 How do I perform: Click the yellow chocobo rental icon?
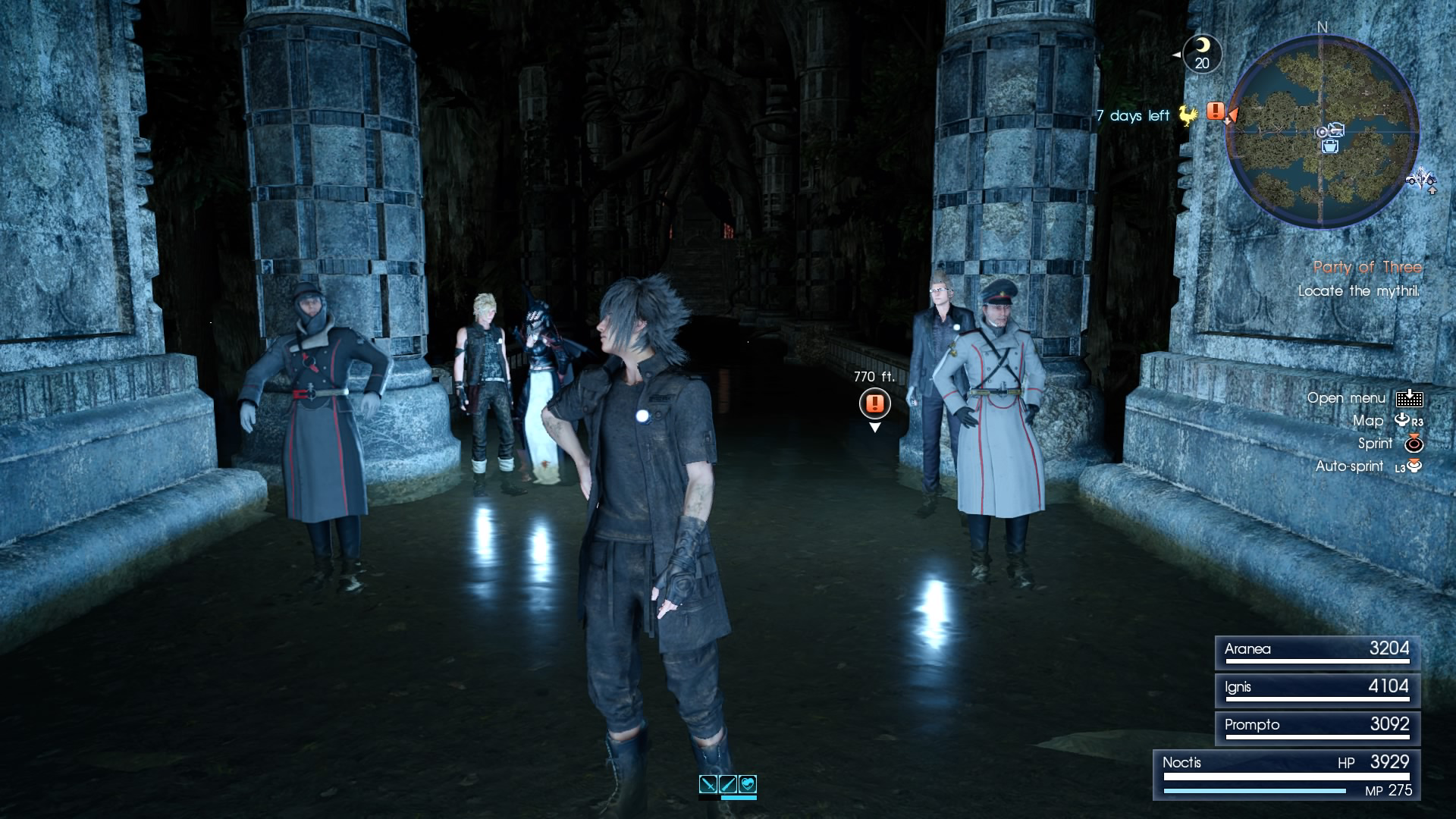coord(1188,115)
